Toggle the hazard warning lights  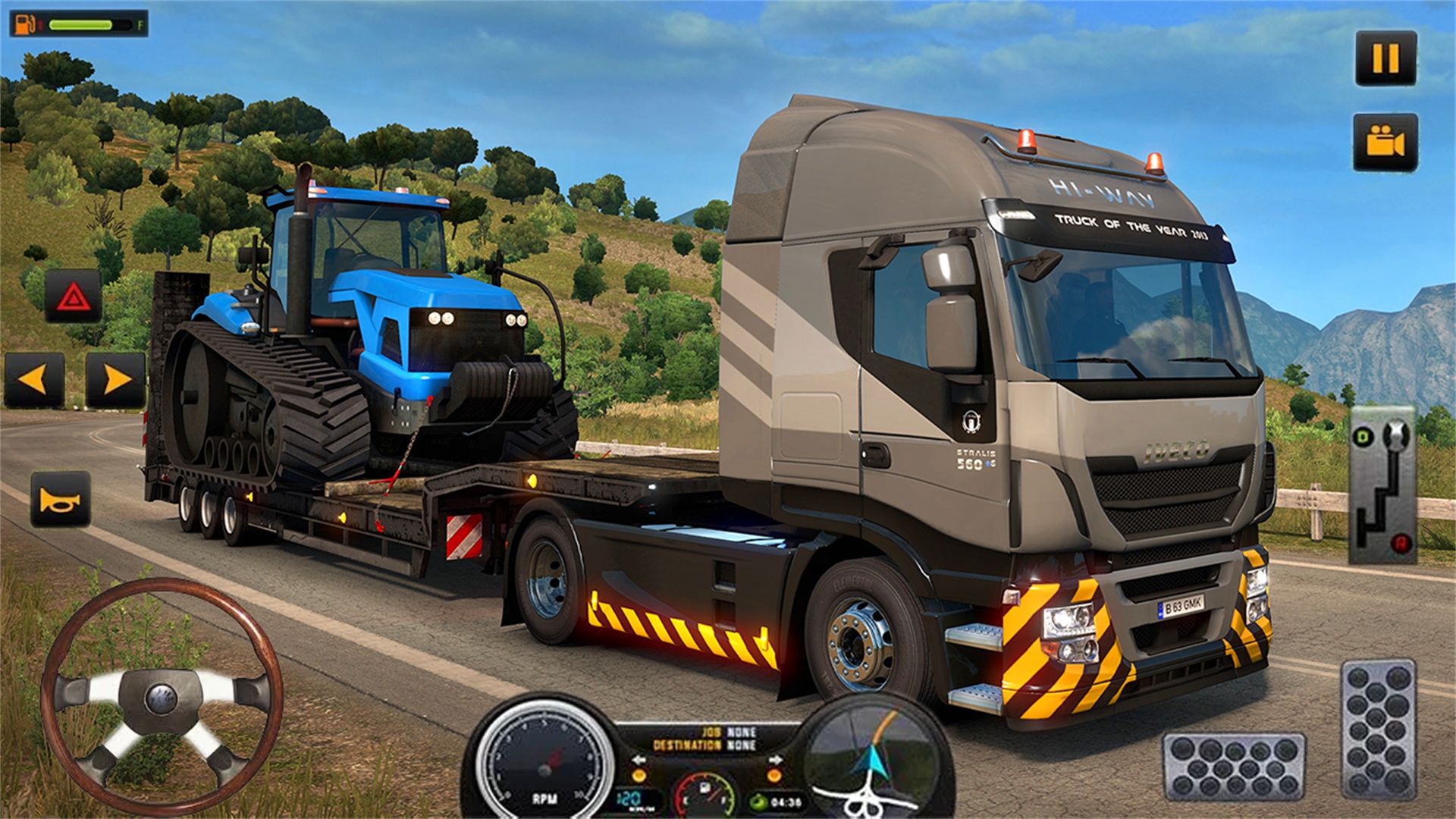tap(73, 297)
